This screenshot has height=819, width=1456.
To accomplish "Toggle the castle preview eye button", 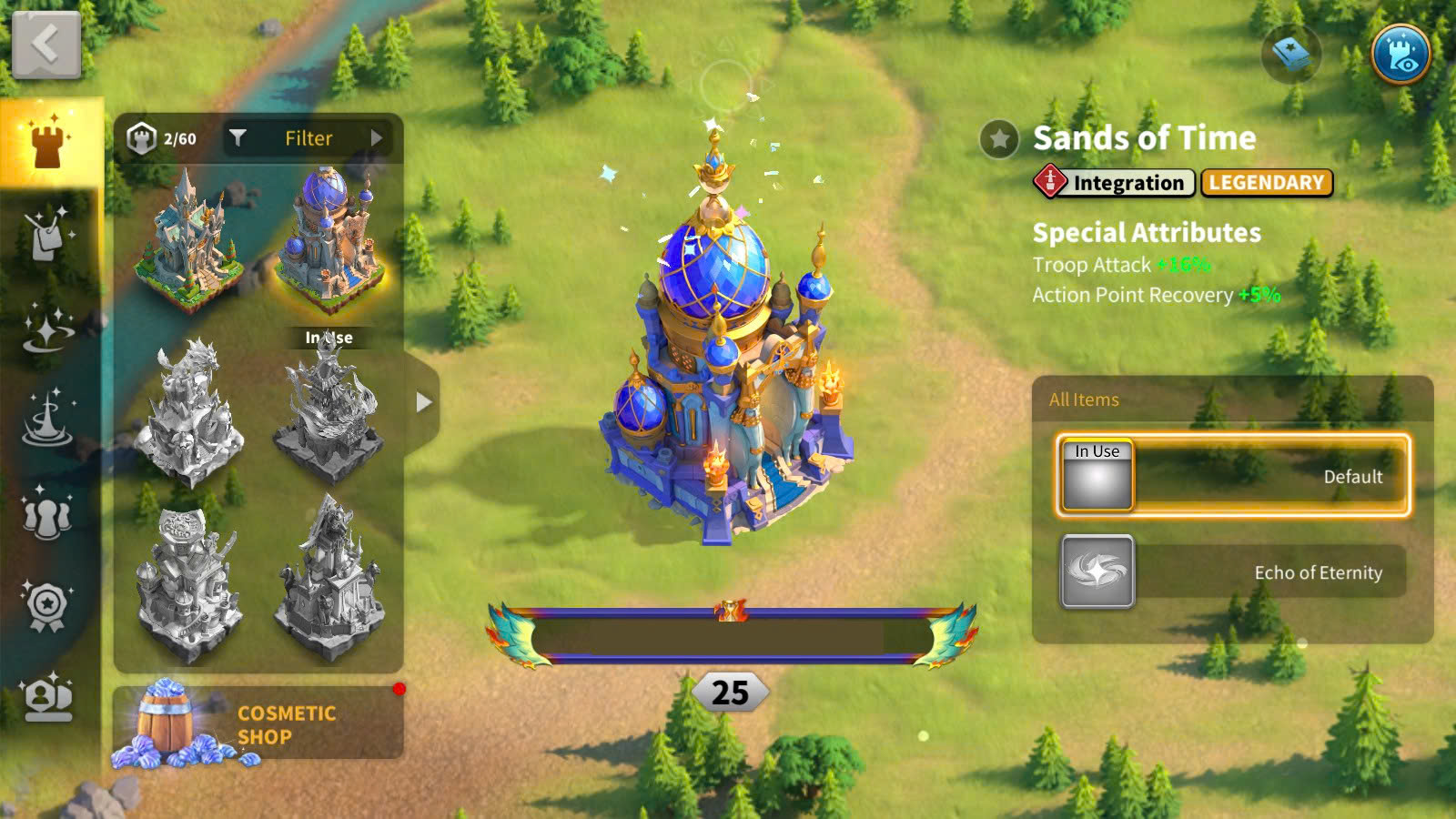I will (1400, 55).
